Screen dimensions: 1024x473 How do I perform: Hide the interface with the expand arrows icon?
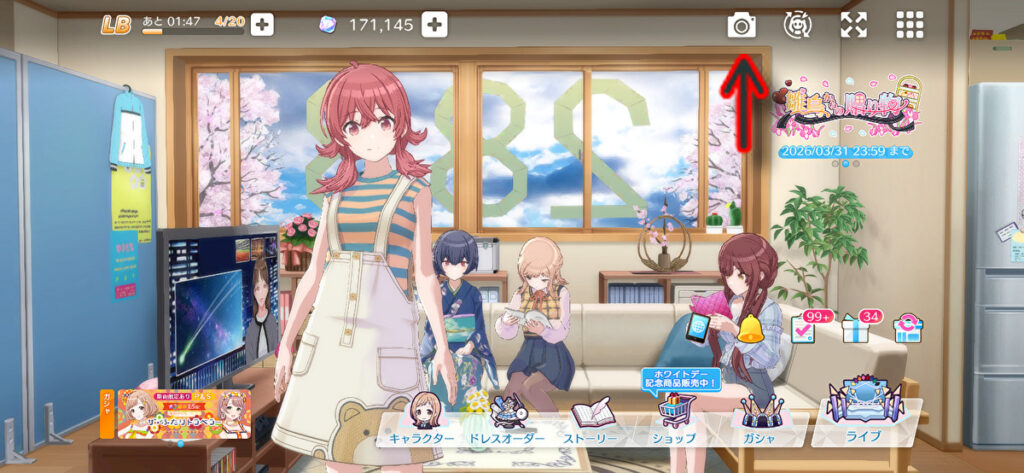[853, 25]
